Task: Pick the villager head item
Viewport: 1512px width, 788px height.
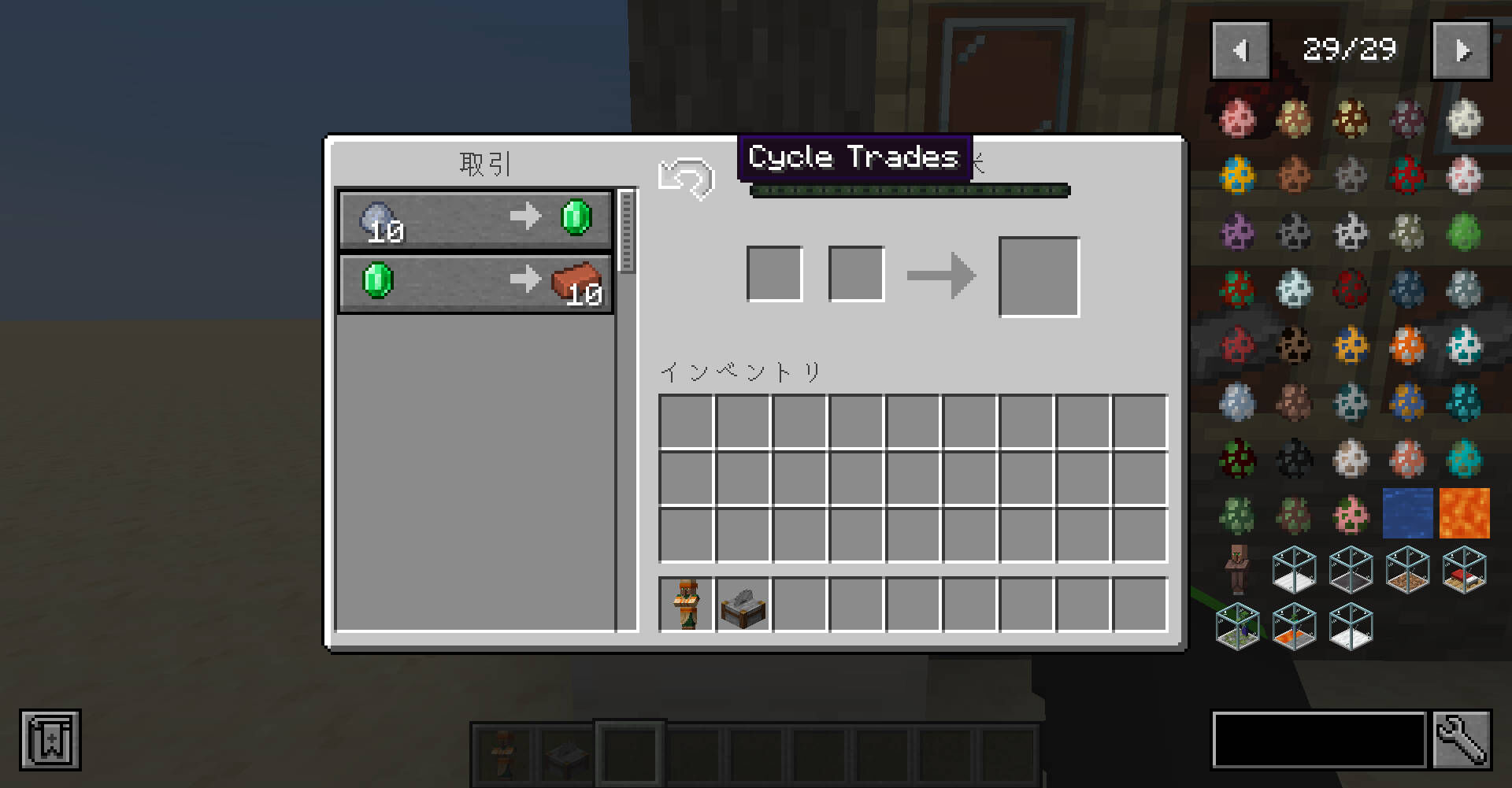Action: (x=1237, y=569)
